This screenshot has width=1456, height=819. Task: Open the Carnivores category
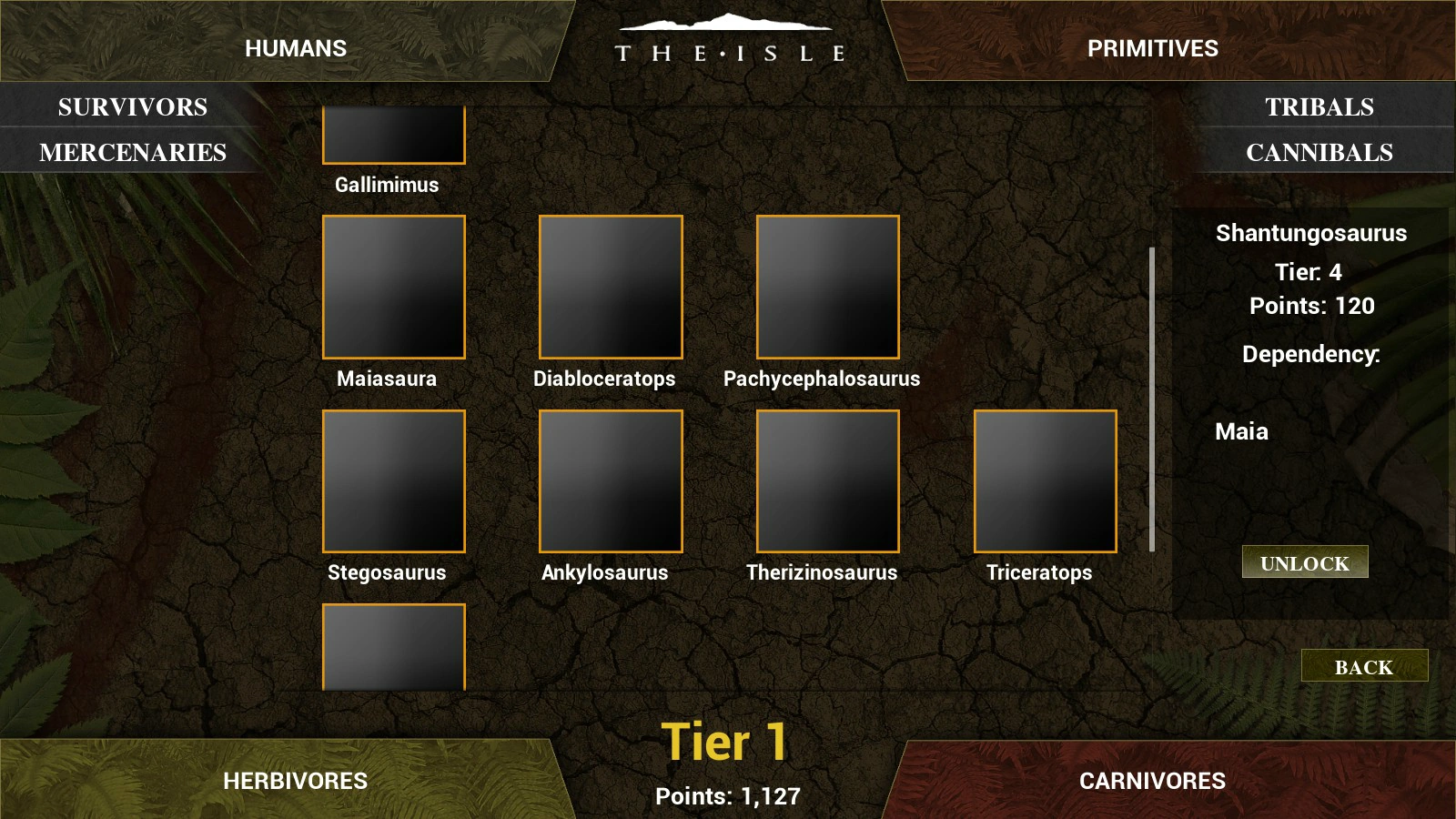tap(1152, 780)
